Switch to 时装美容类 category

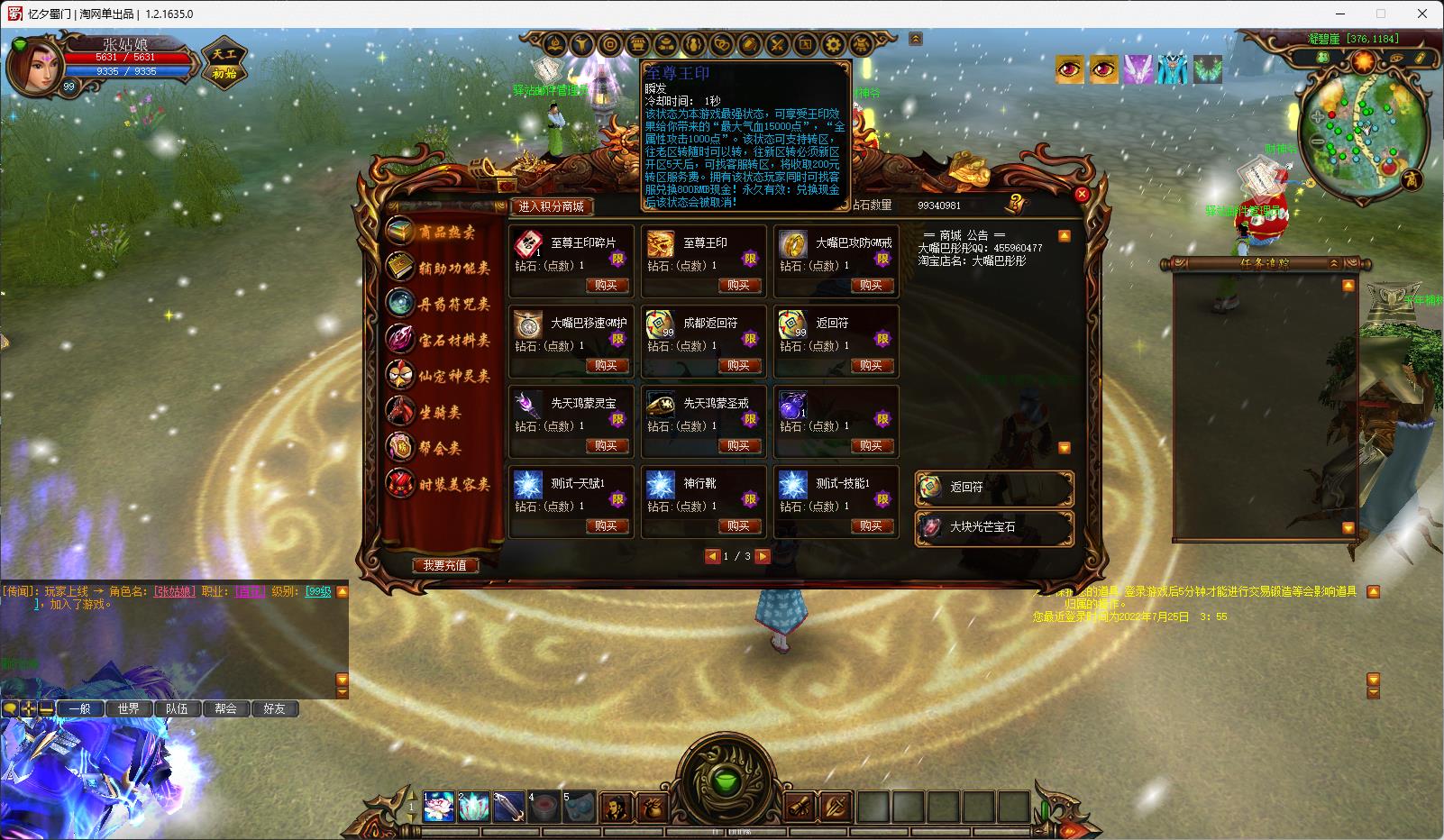tap(441, 484)
